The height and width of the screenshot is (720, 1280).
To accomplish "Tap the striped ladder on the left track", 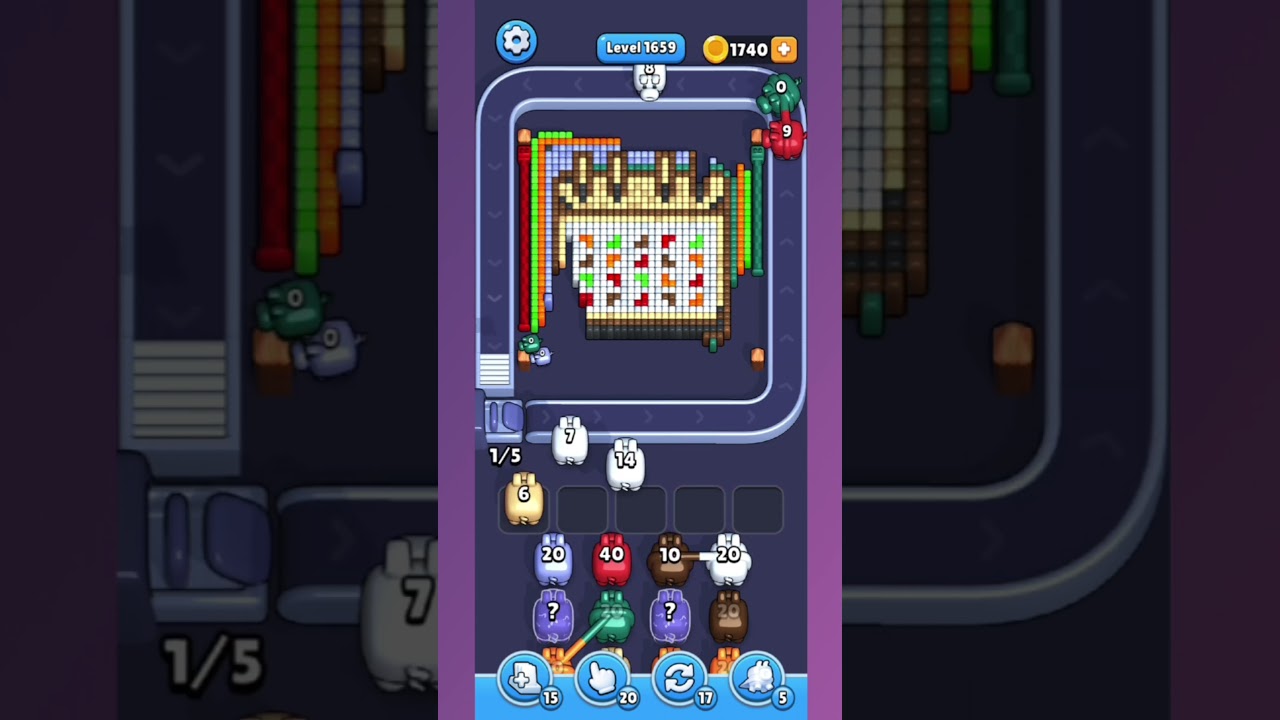I will [x=493, y=369].
